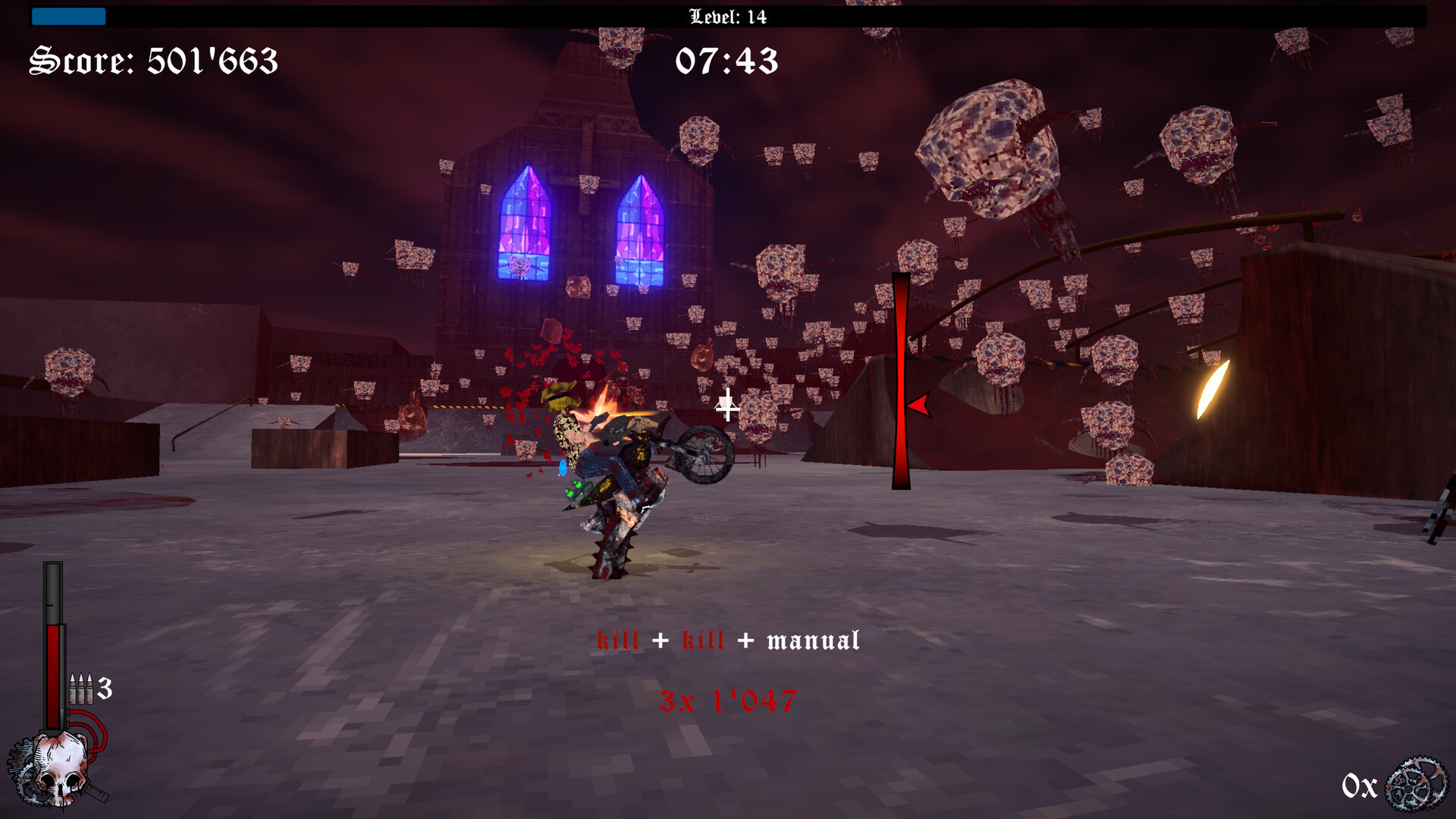Select the gear cog counter icon
The image size is (1456, 819).
tap(1415, 785)
